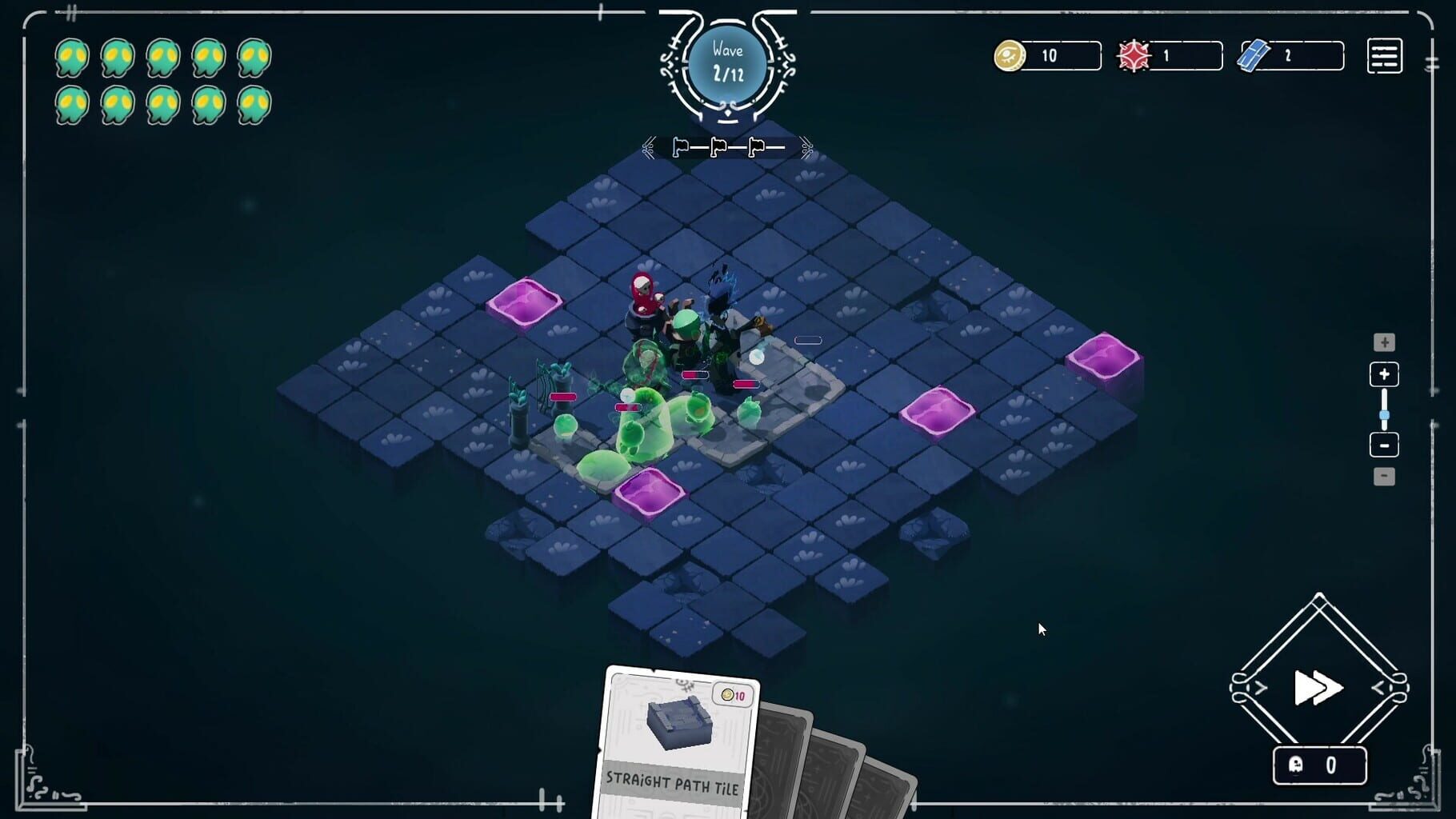Click the last green soul in second row
The image size is (1456, 819).
point(254,104)
